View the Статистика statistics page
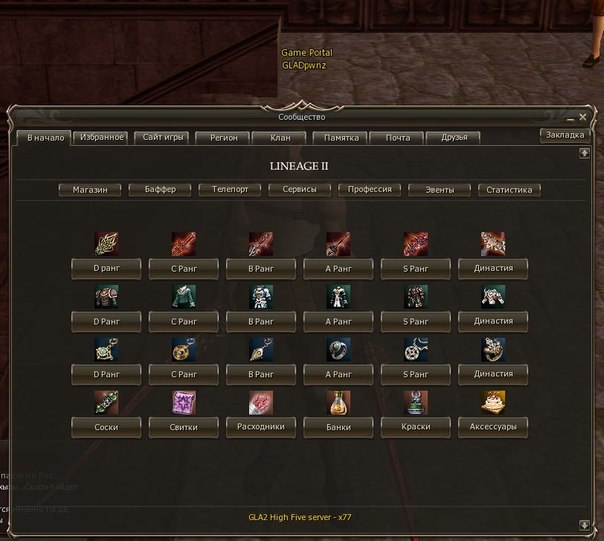 click(x=510, y=189)
